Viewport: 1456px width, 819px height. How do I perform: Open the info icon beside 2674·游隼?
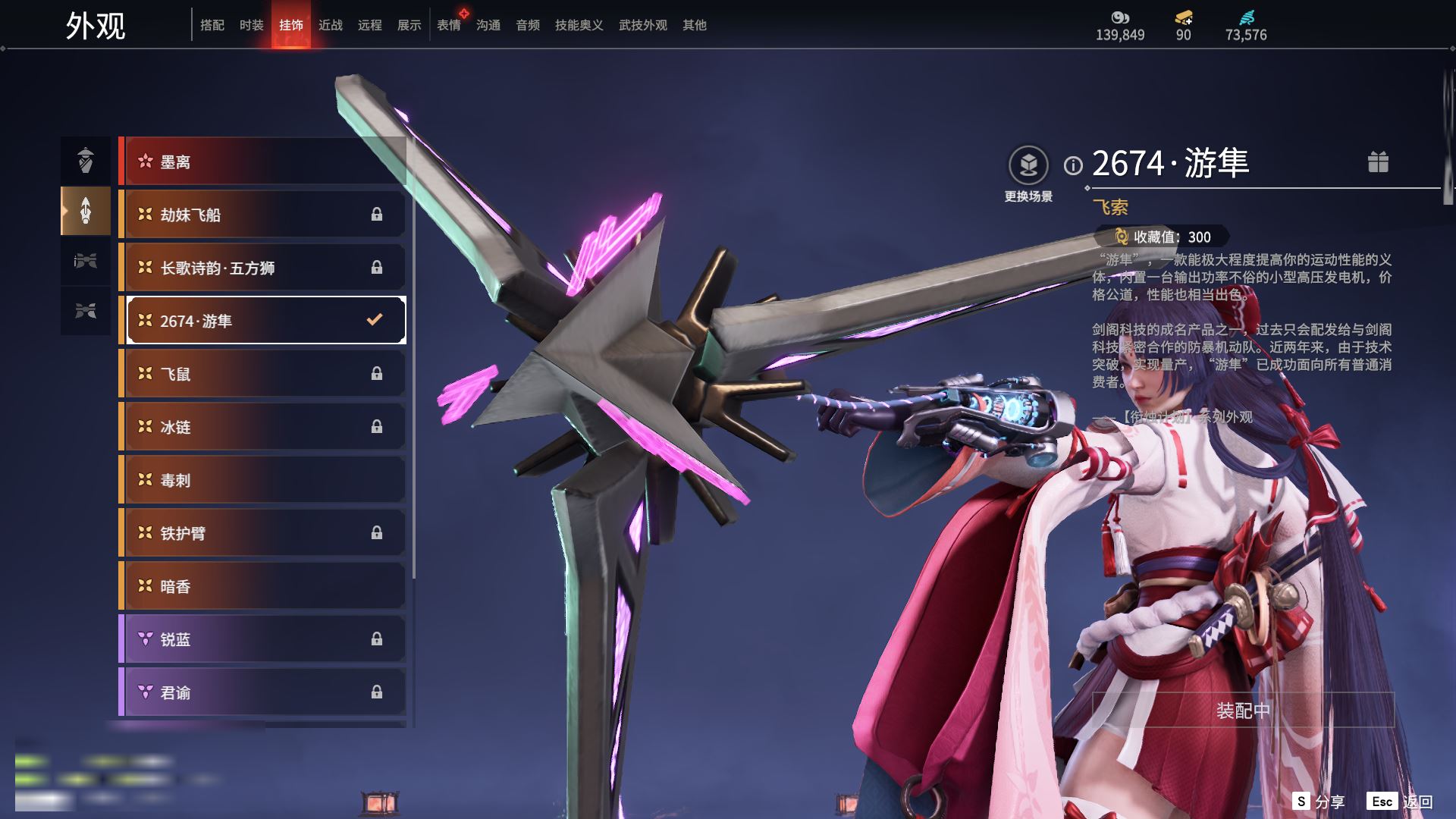(1073, 165)
